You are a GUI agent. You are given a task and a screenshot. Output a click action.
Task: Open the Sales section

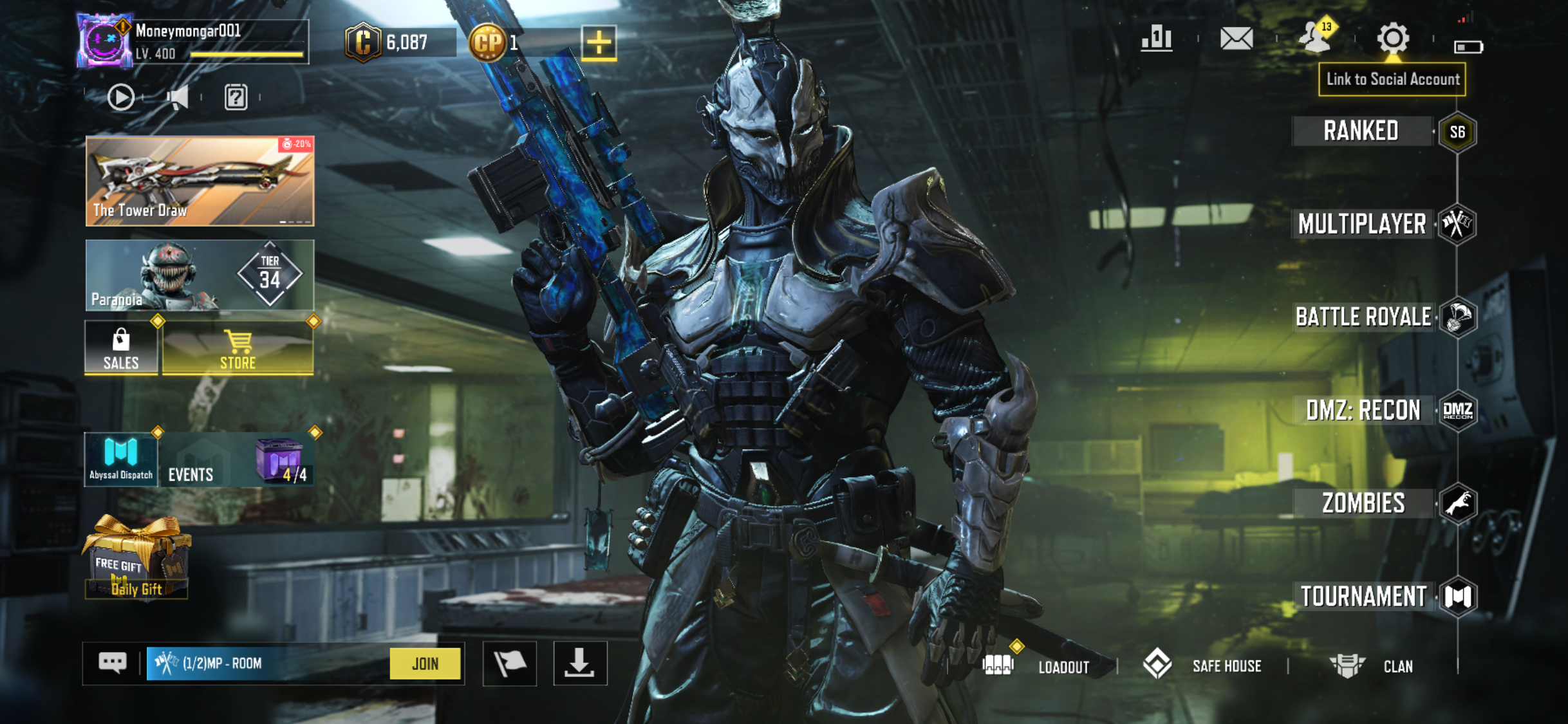(x=121, y=348)
